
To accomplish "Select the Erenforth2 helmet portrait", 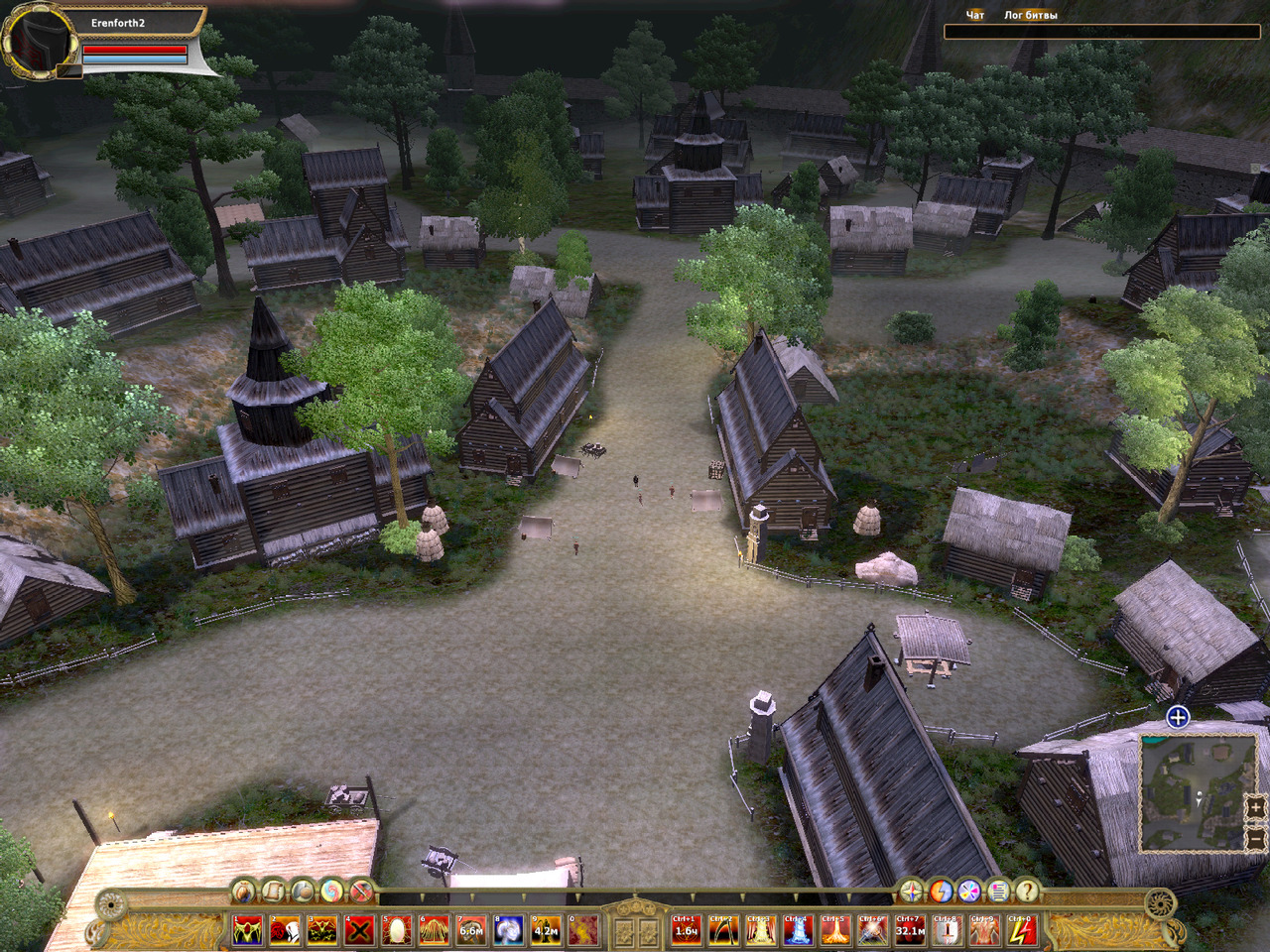I will 41,41.
